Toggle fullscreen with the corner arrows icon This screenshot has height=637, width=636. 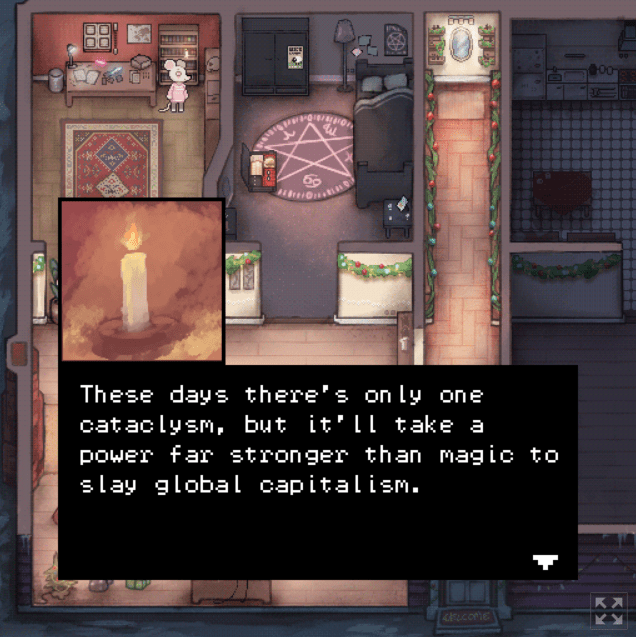(607, 609)
